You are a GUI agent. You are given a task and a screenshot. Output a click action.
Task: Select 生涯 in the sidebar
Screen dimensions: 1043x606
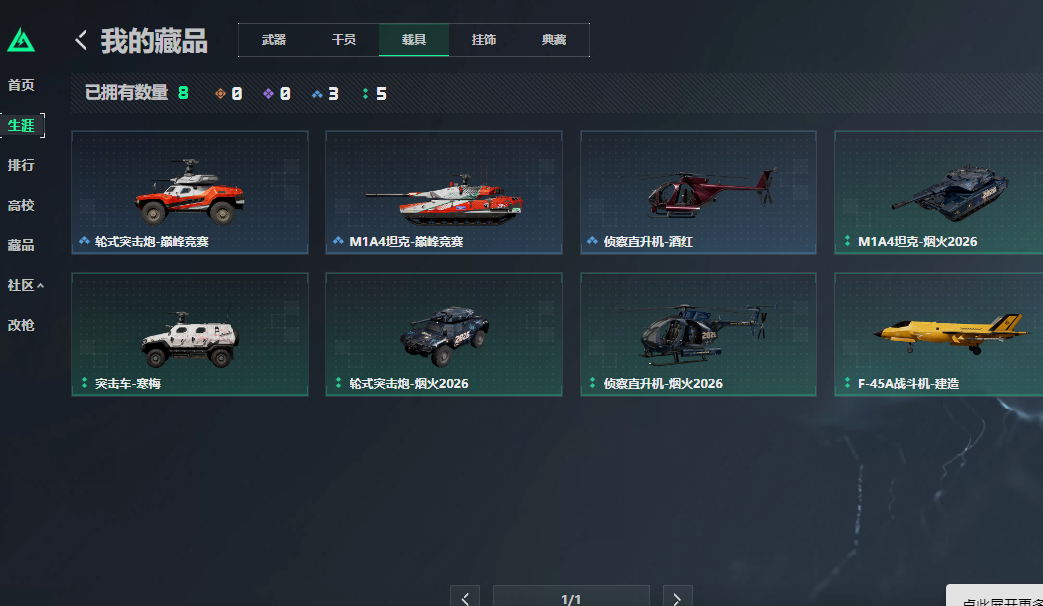(21, 125)
